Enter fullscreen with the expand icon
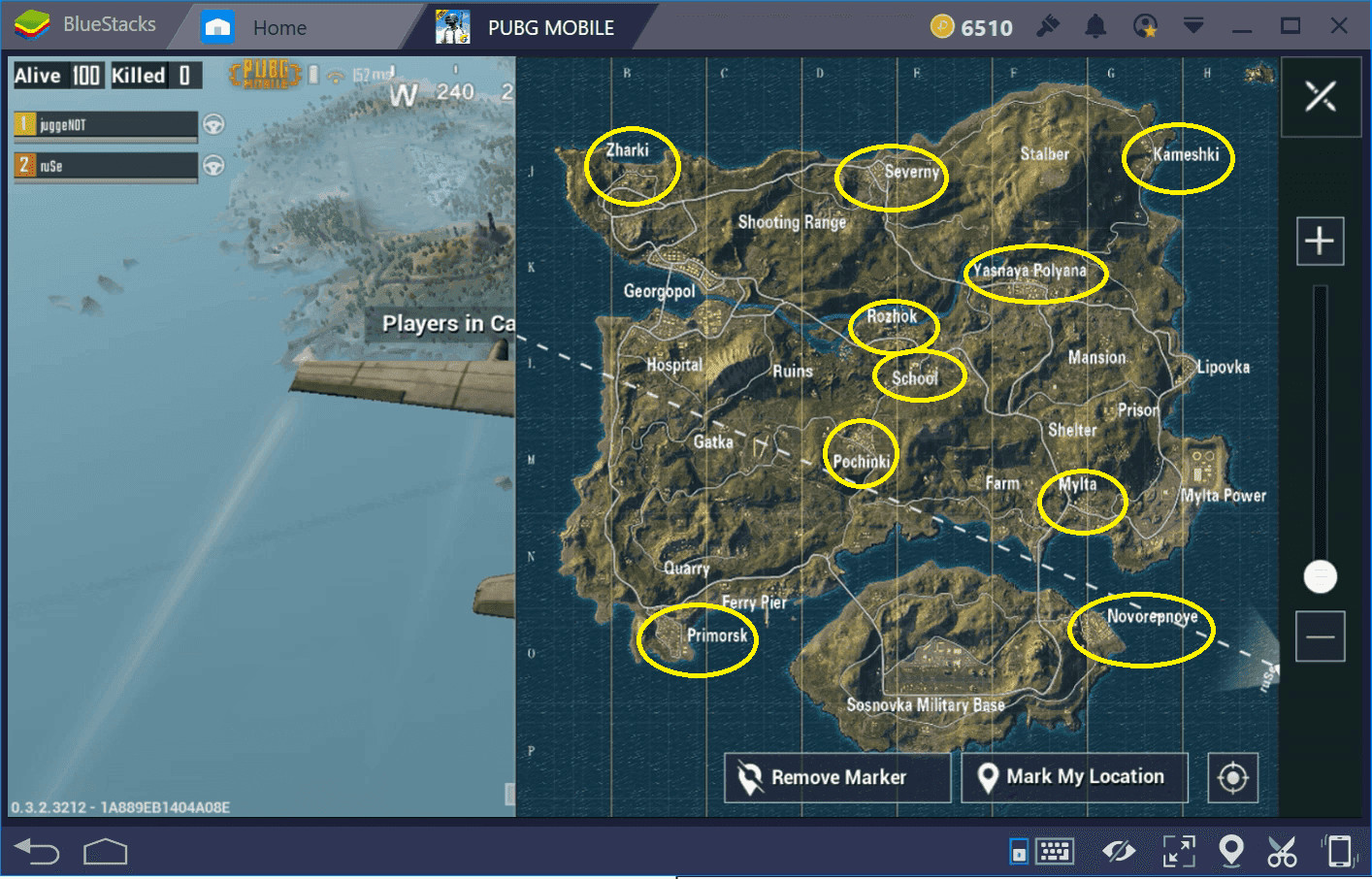This screenshot has height=879, width=1372. (x=1178, y=851)
